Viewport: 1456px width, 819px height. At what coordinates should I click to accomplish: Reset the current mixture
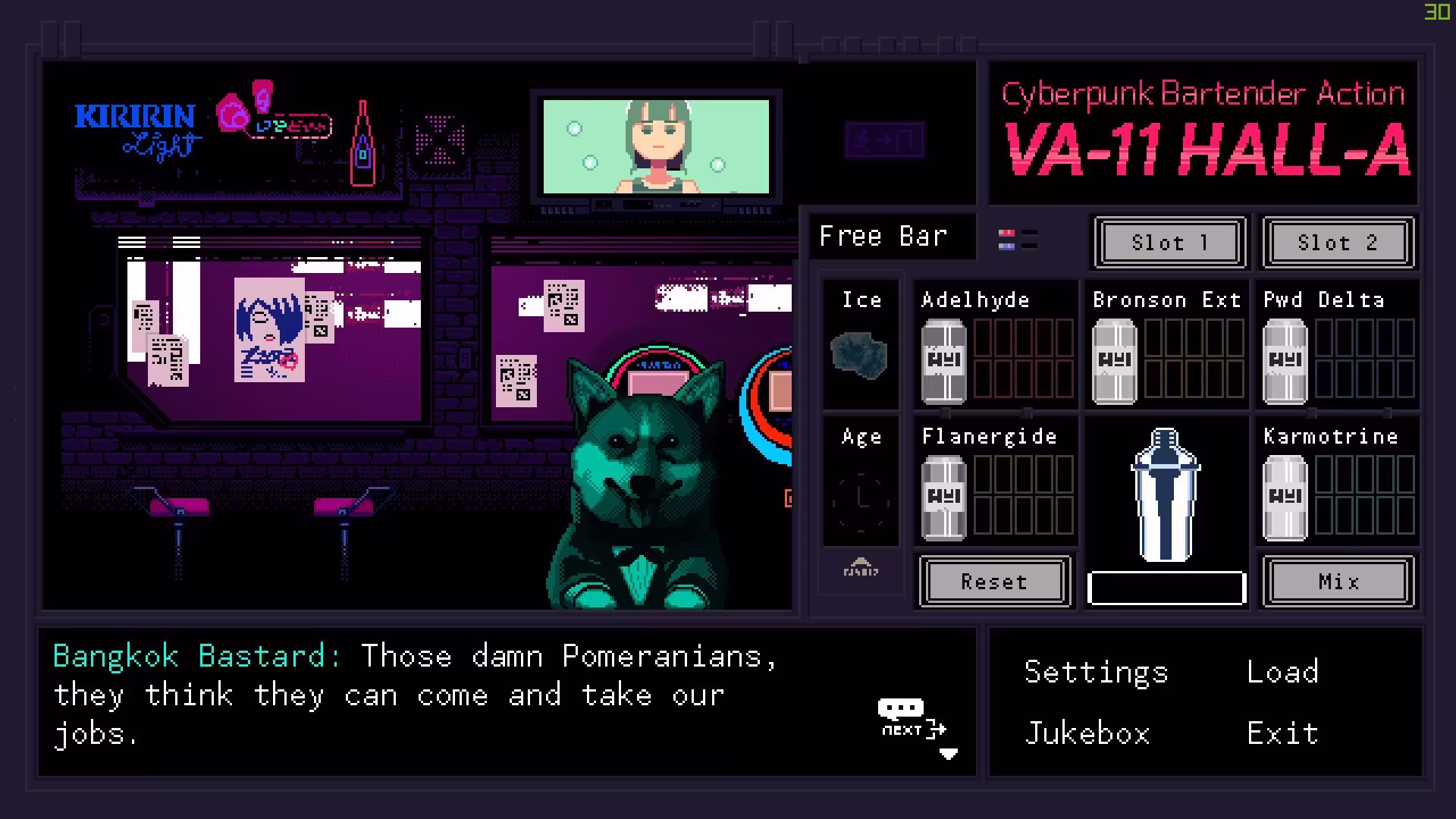(x=994, y=582)
